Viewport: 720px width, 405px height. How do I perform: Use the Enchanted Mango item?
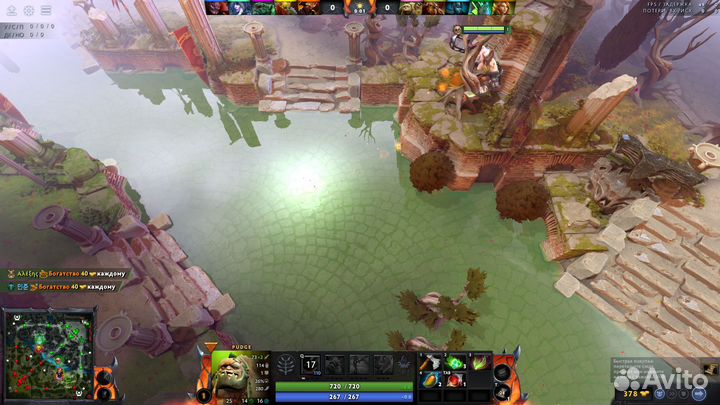pyautogui.click(x=429, y=380)
